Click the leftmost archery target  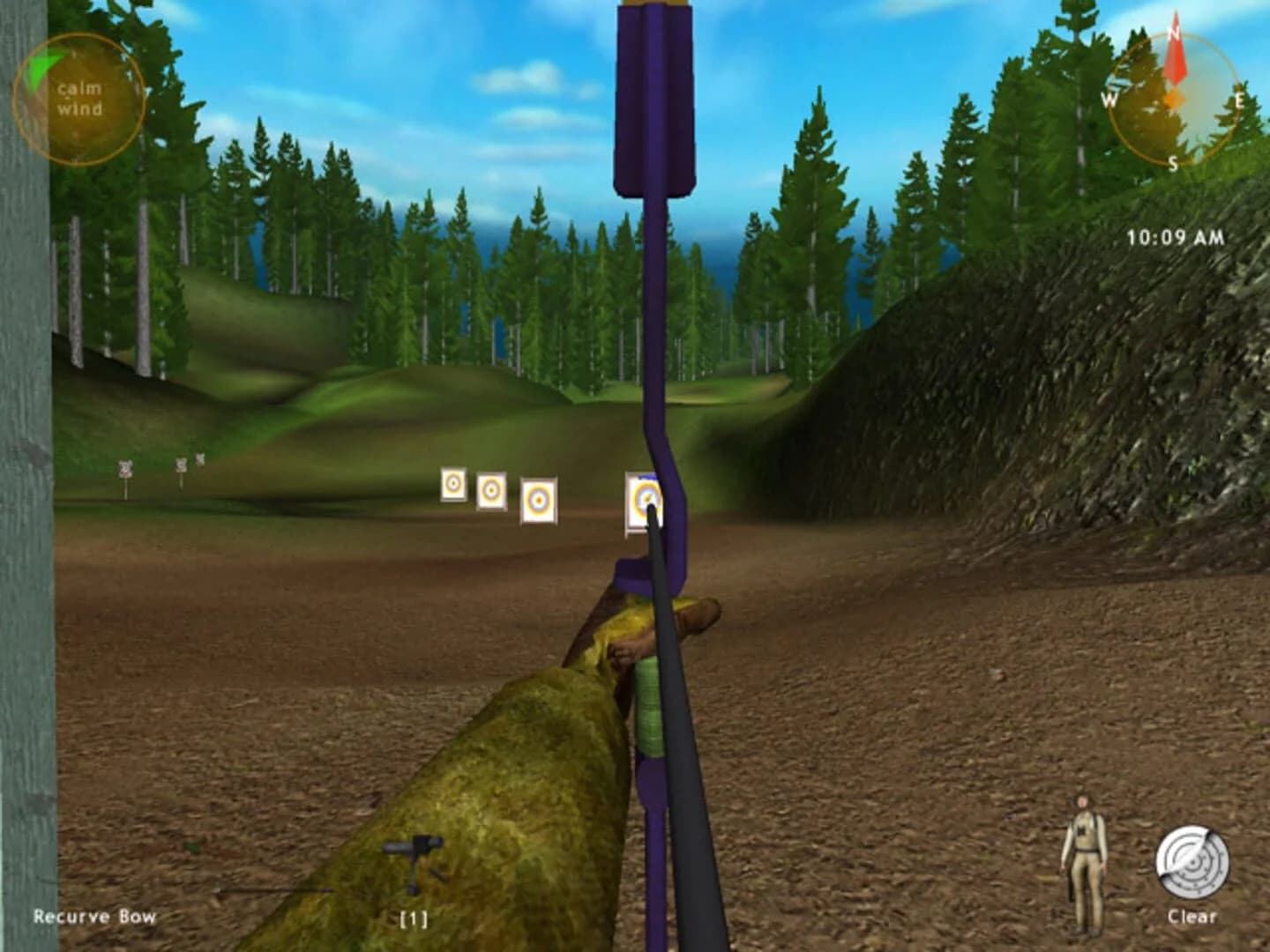pyautogui.click(x=452, y=485)
